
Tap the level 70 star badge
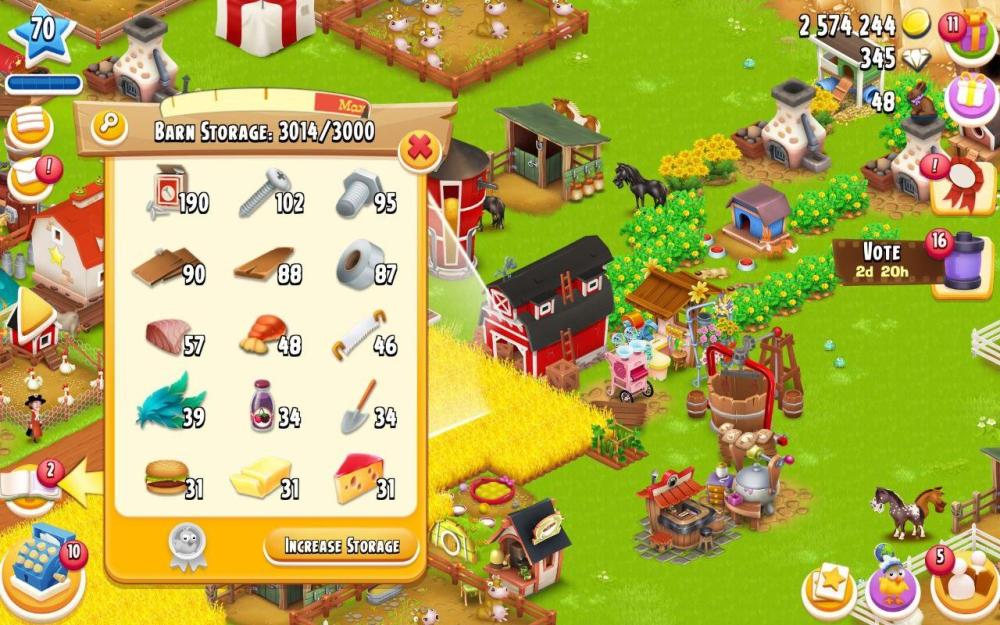point(42,32)
